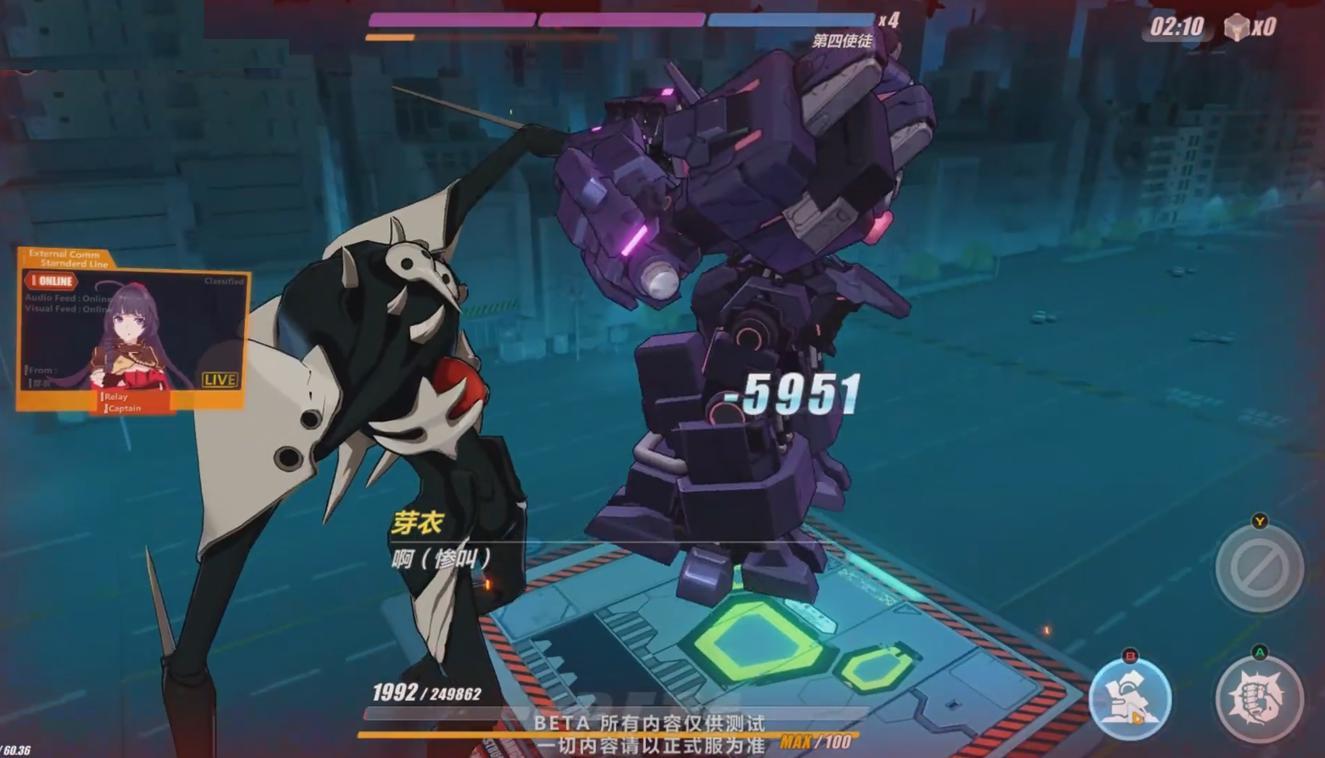Tap the disabled crossed-circle ability button
Viewport: 1325px width, 758px height.
click(1259, 567)
